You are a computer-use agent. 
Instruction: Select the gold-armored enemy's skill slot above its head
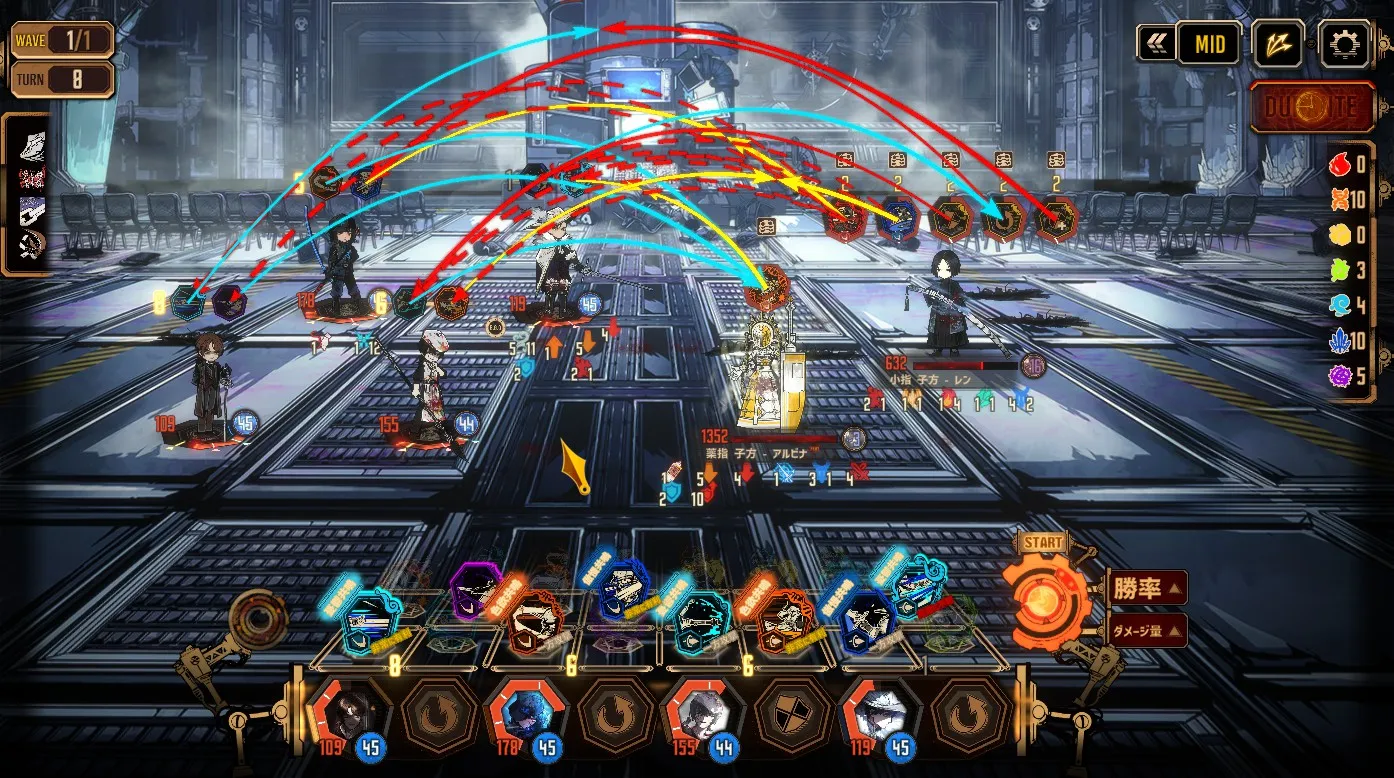pos(767,284)
